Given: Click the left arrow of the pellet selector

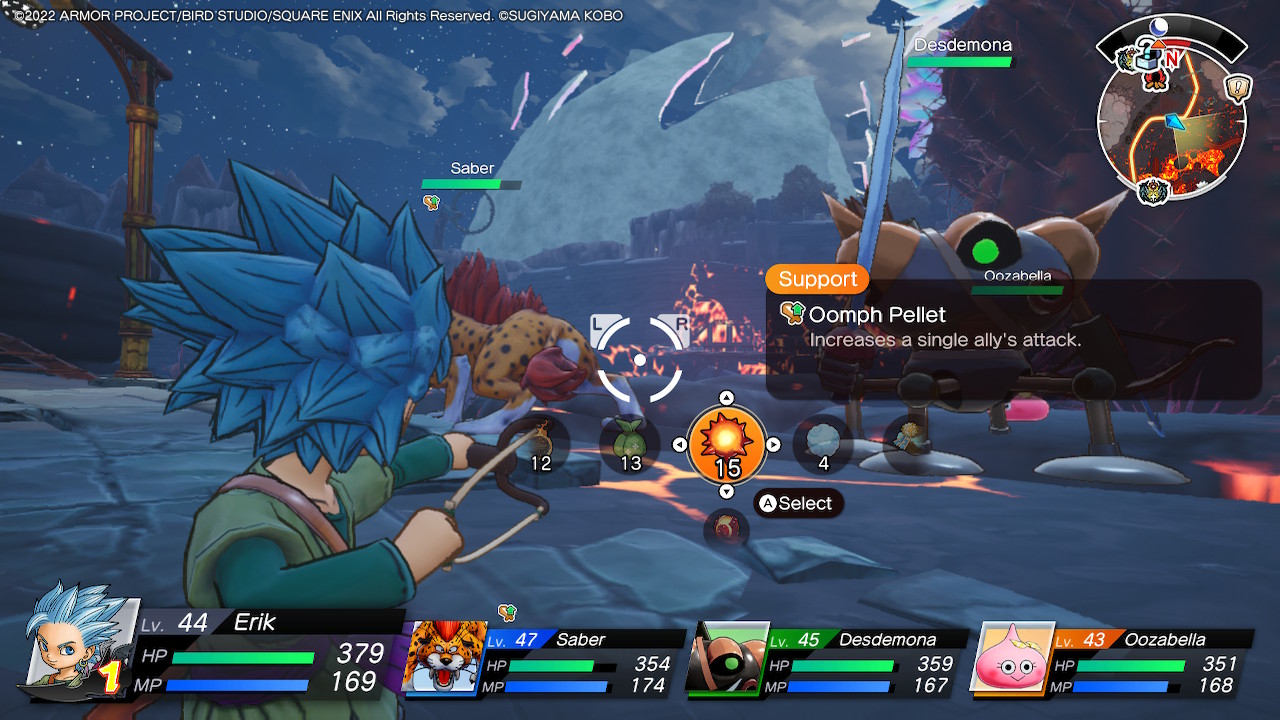Looking at the screenshot, I should (680, 445).
